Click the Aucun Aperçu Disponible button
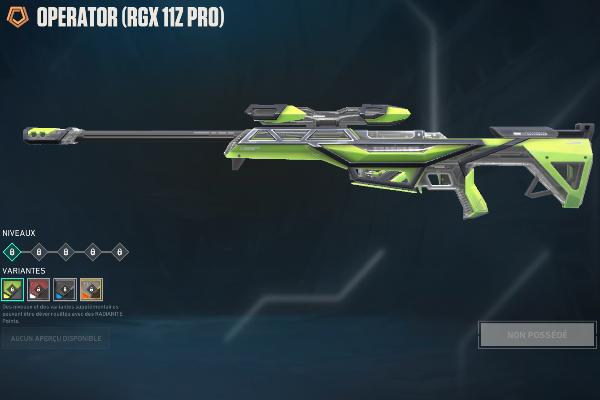 [x=55, y=339]
